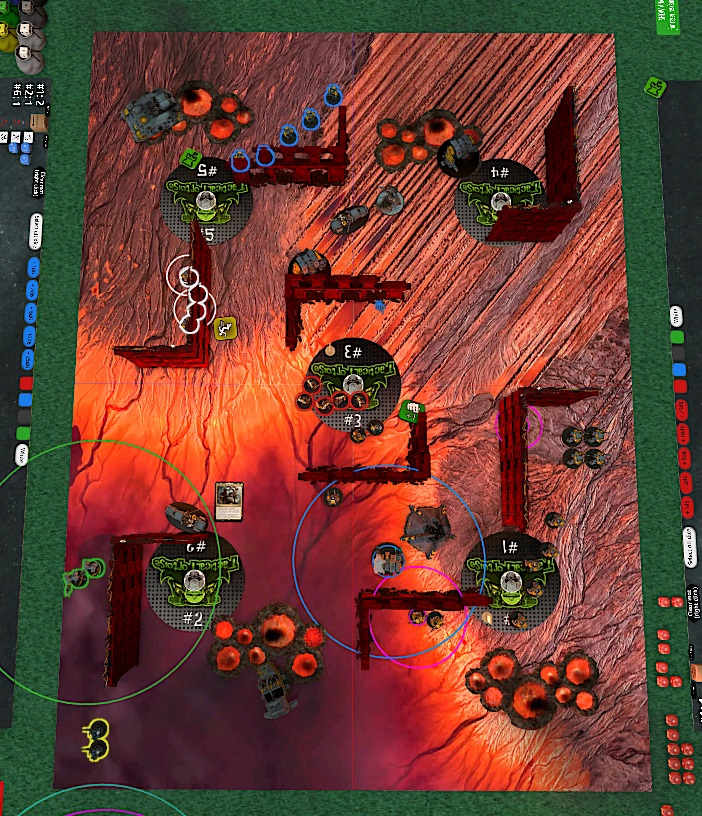Click the green labeled button at the screen corner
Viewport: 702px width, 816px height.
tap(666, 17)
